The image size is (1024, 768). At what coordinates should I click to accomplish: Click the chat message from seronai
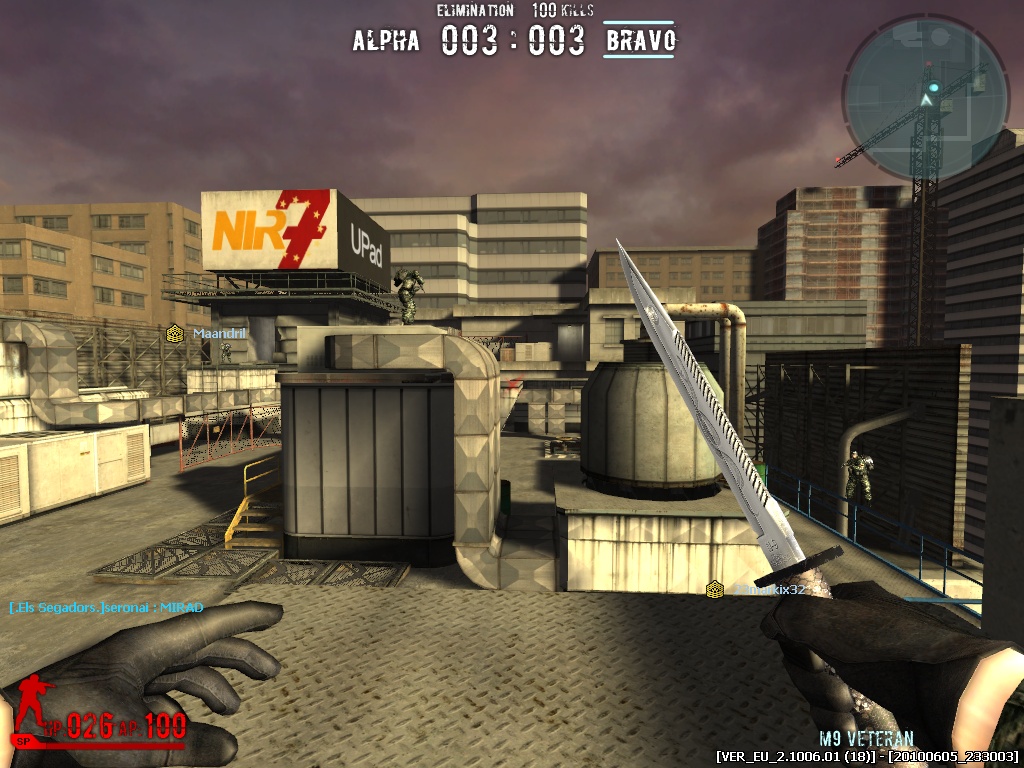106,607
